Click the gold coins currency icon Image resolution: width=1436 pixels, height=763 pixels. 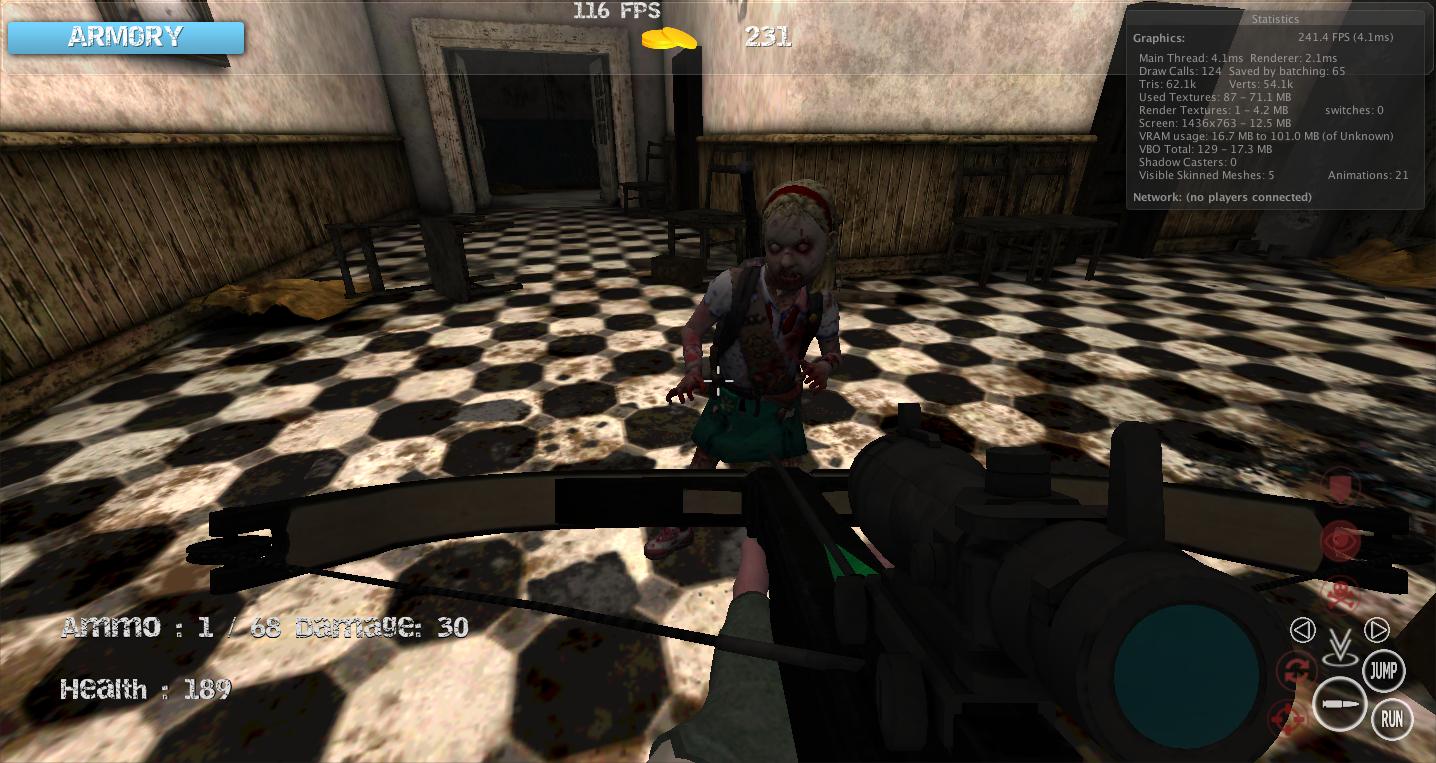tap(671, 38)
